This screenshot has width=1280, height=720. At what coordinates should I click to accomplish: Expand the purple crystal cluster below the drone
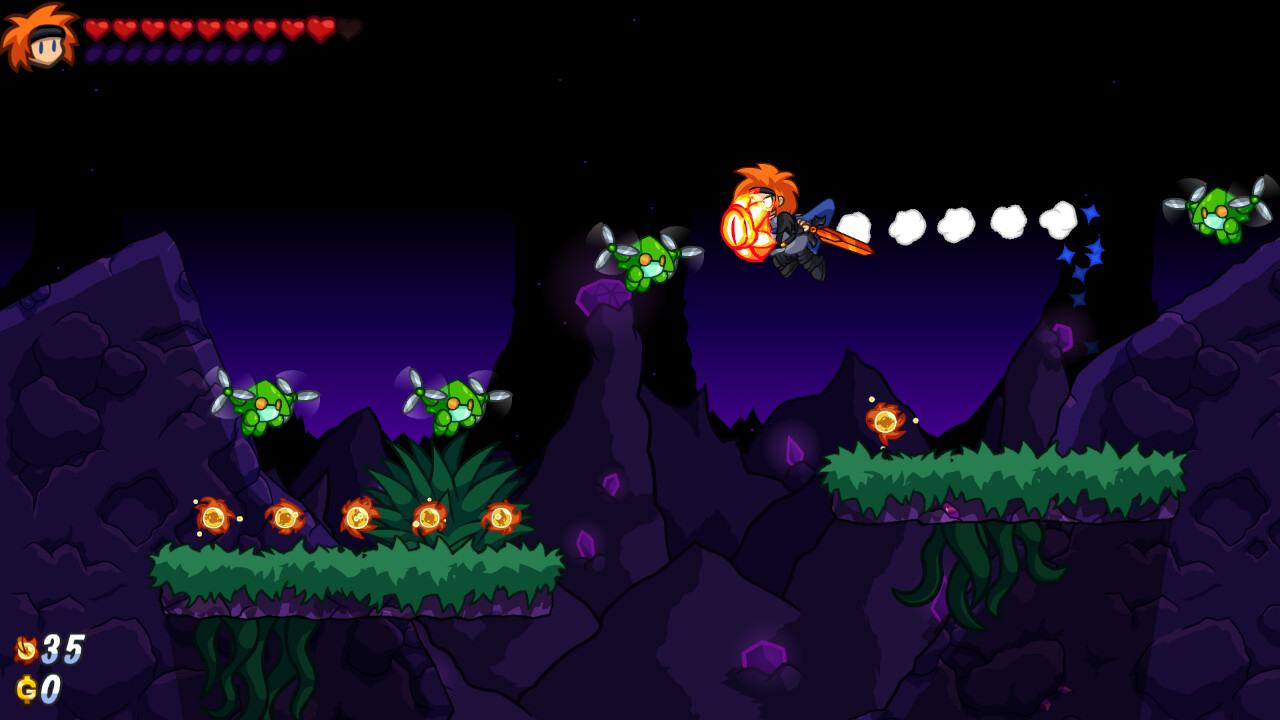604,295
